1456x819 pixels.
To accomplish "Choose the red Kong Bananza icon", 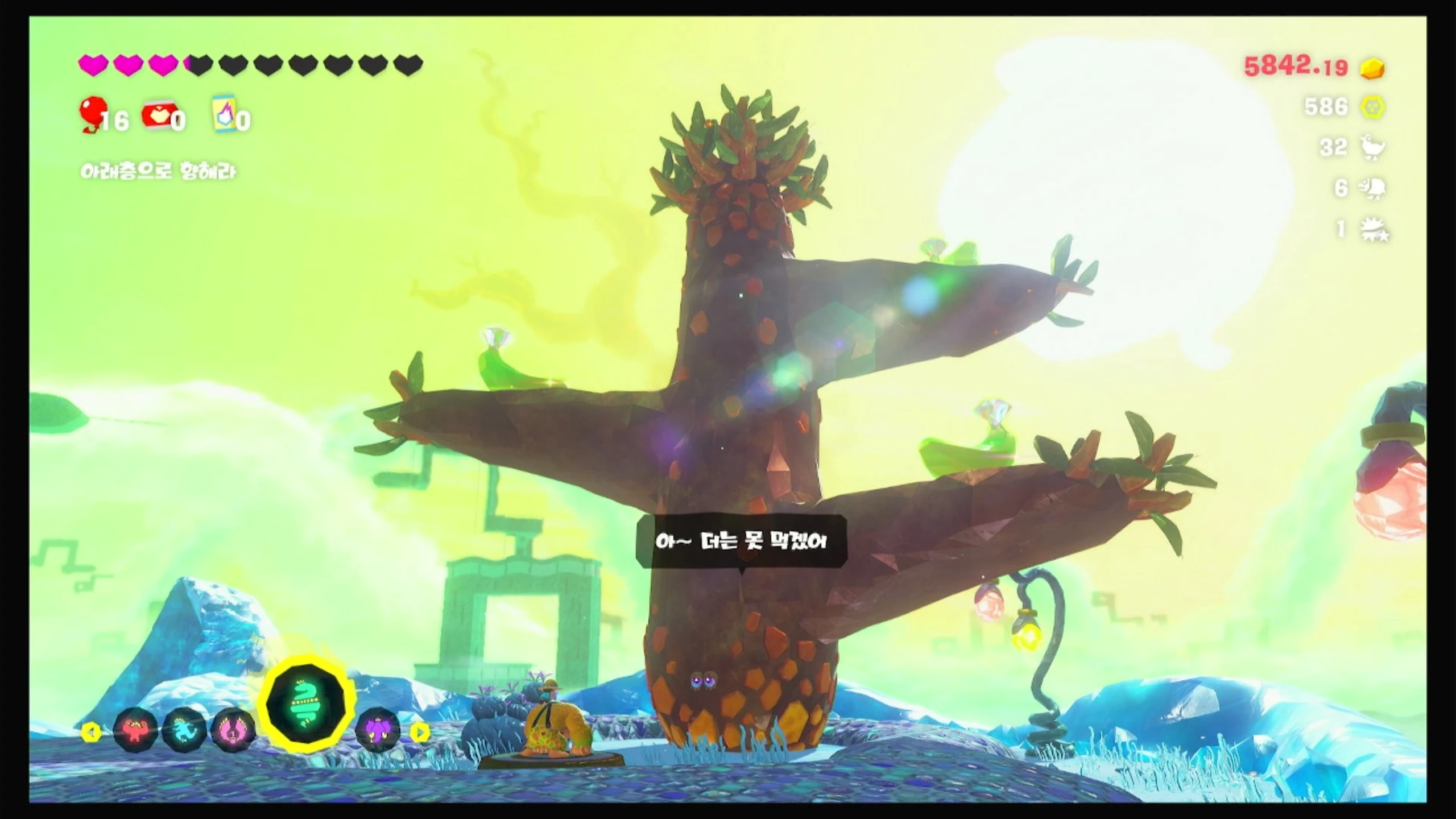I will pos(135,730).
